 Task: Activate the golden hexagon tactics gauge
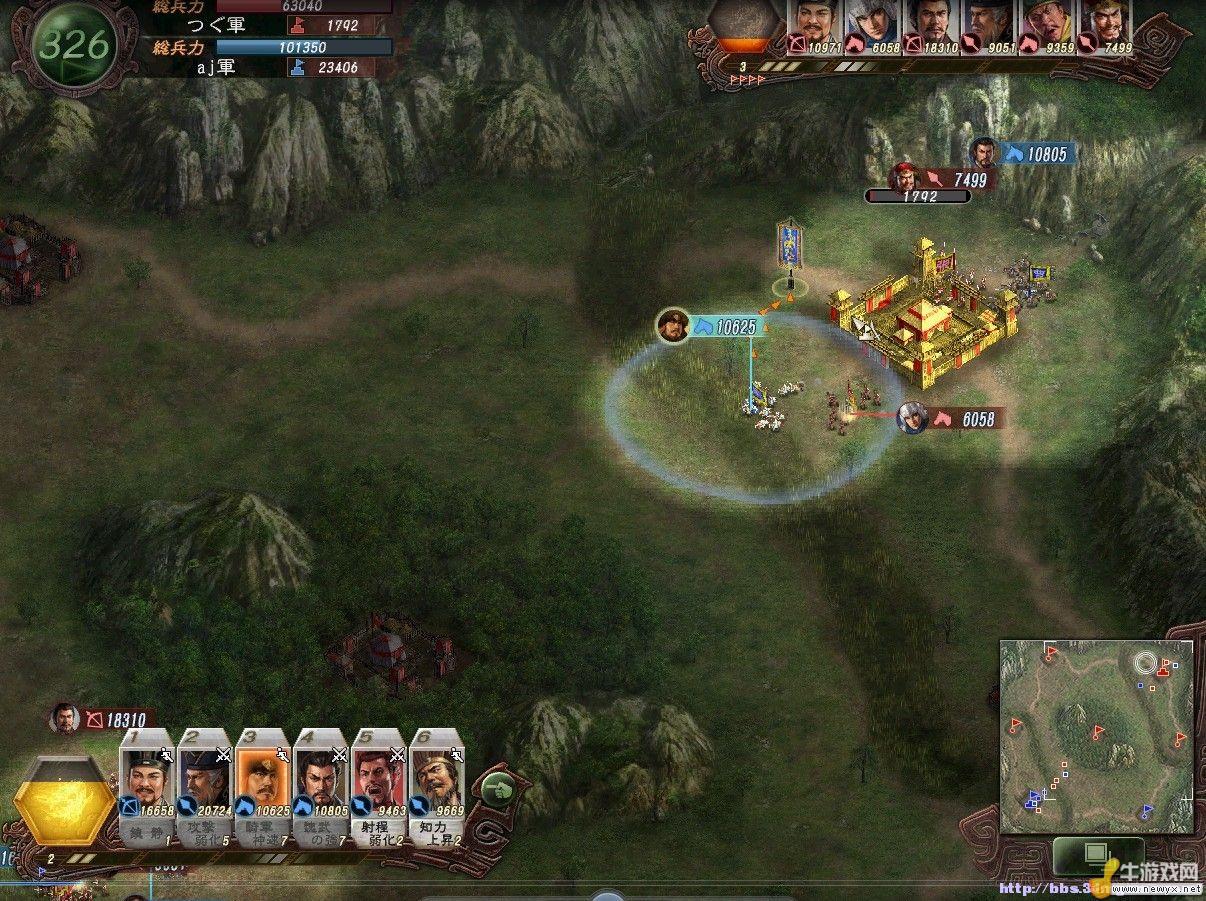pyautogui.click(x=68, y=802)
